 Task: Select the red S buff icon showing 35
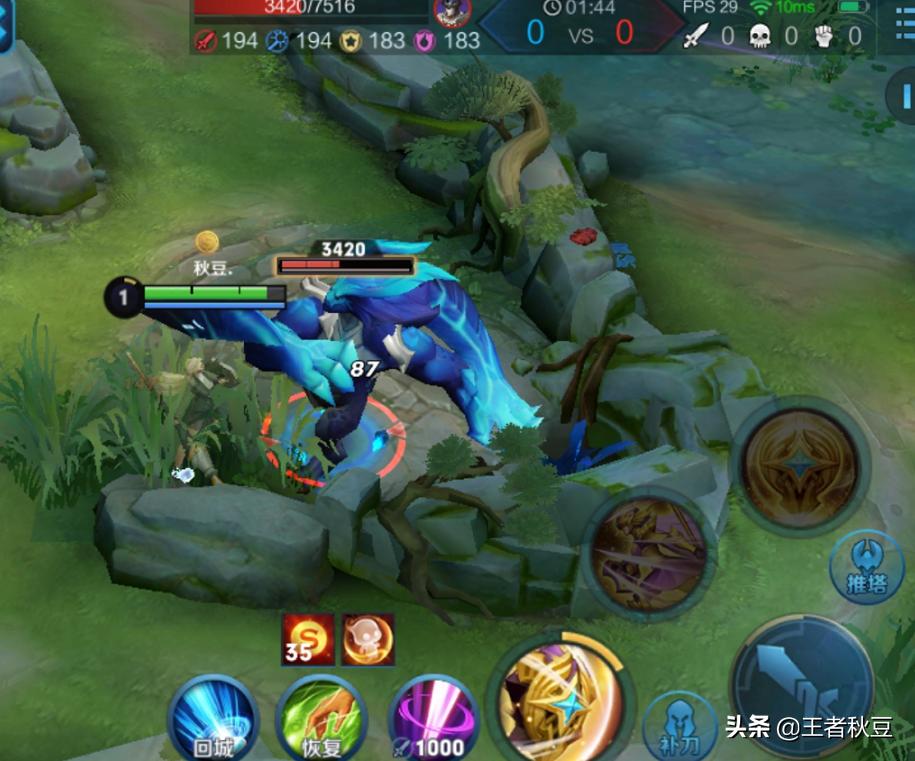tap(308, 639)
